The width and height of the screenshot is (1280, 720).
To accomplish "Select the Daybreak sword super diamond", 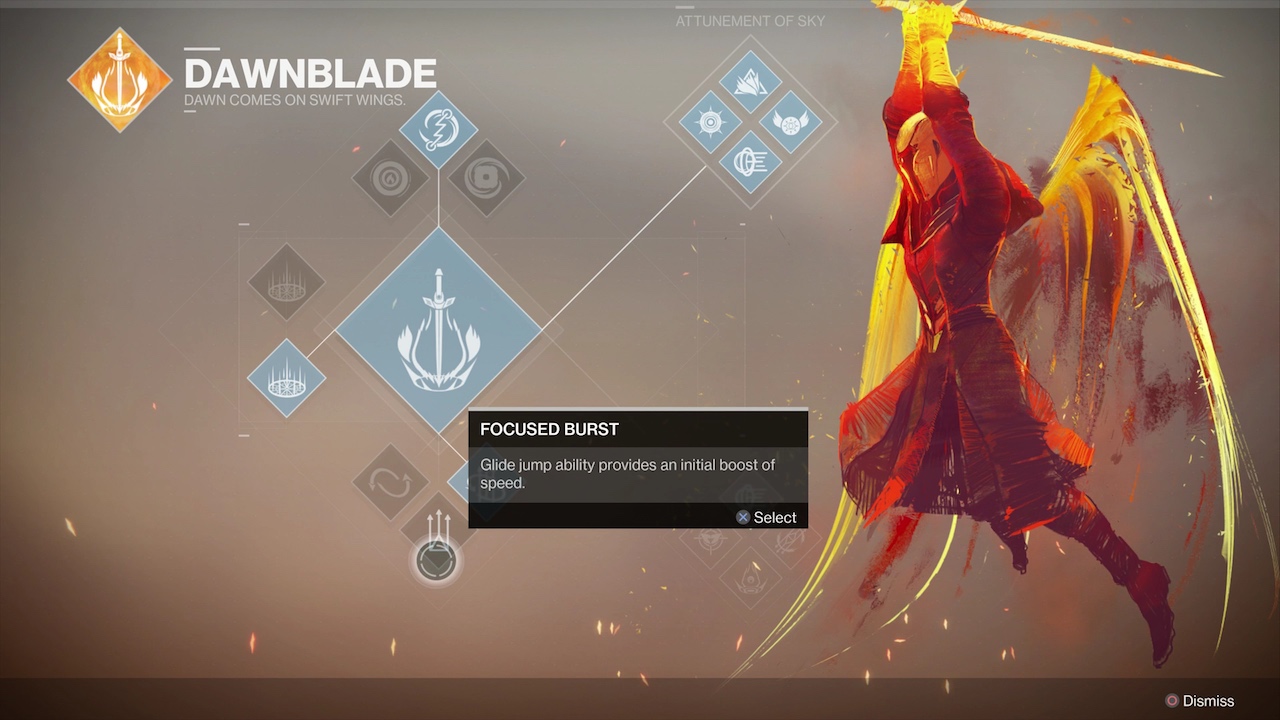I will (x=438, y=330).
